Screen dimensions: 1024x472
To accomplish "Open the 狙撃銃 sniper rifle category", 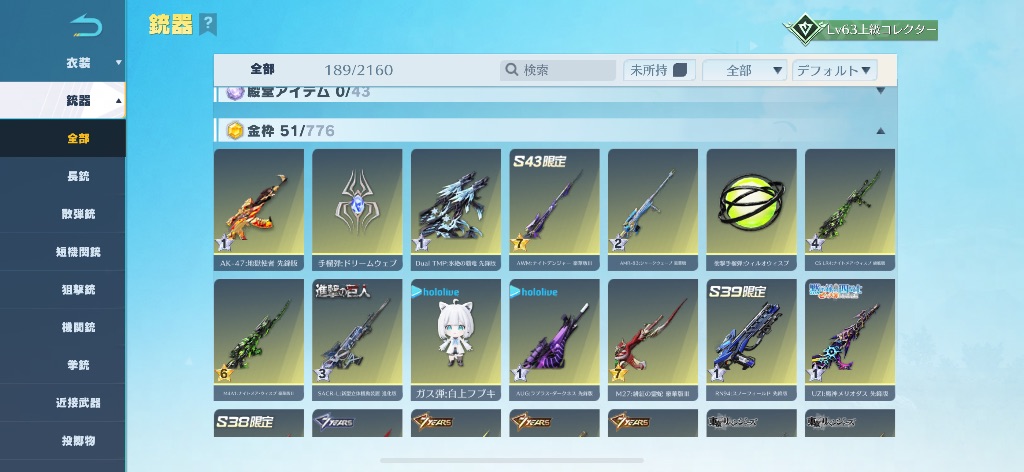I will 78,289.
